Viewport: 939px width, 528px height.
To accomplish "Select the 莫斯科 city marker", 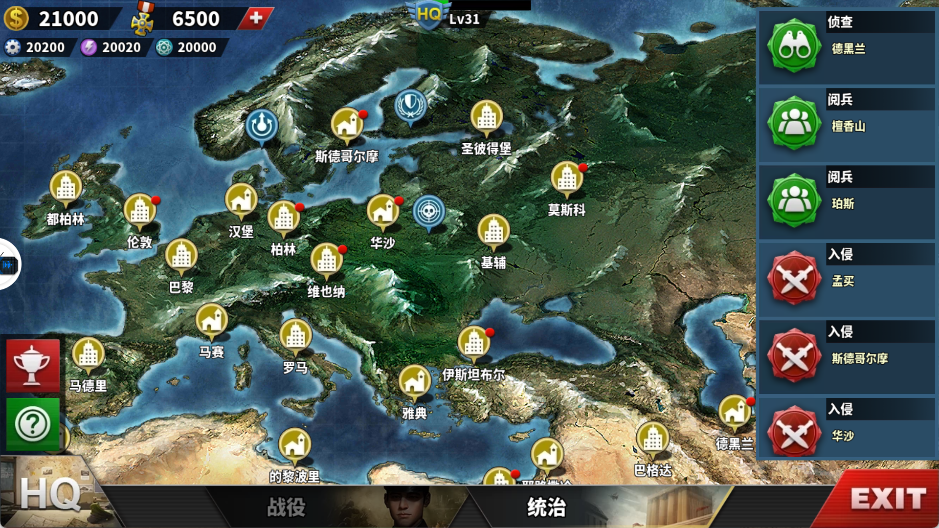I will [567, 180].
